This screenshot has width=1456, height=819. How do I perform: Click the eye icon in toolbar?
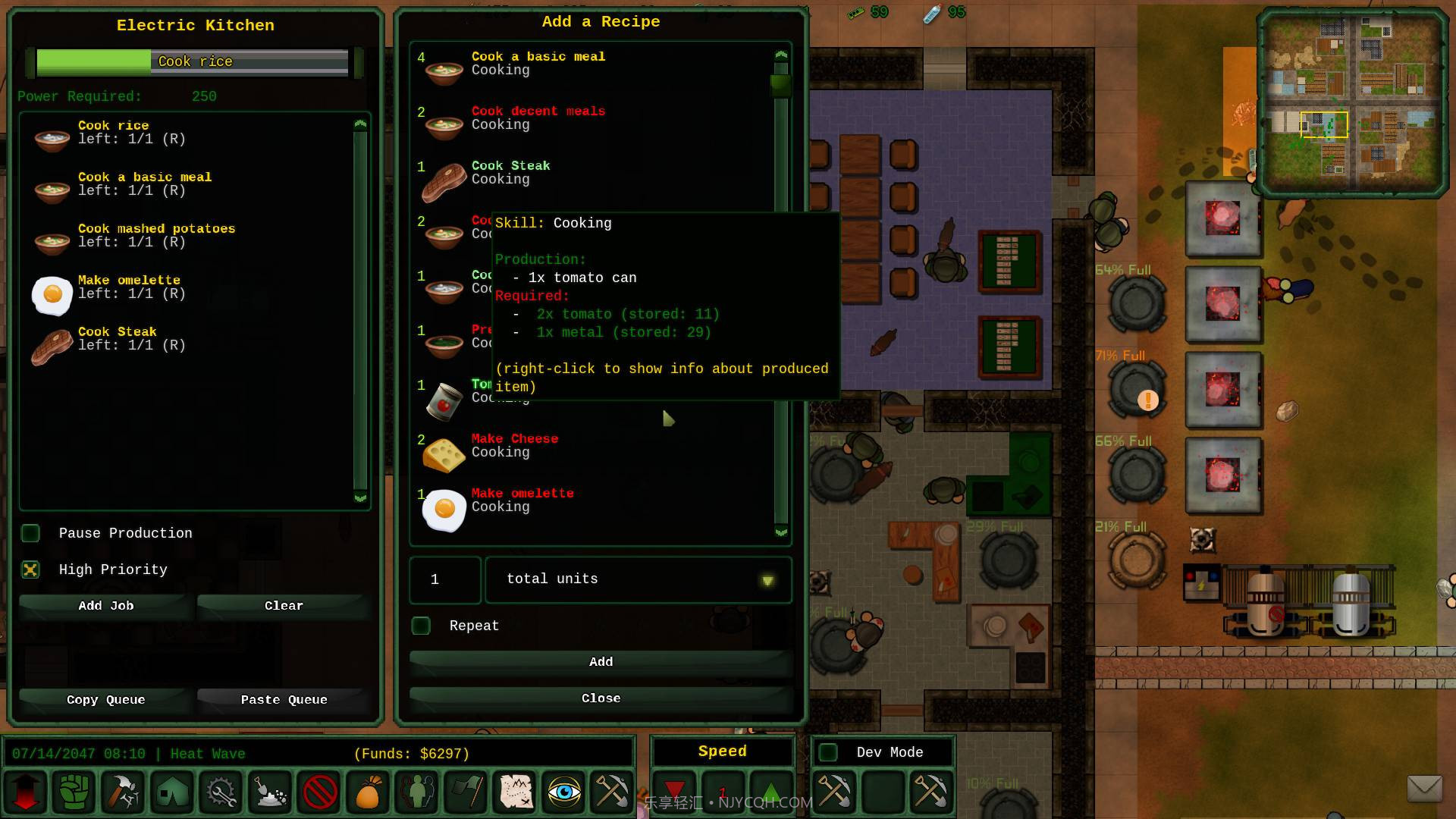tap(563, 792)
